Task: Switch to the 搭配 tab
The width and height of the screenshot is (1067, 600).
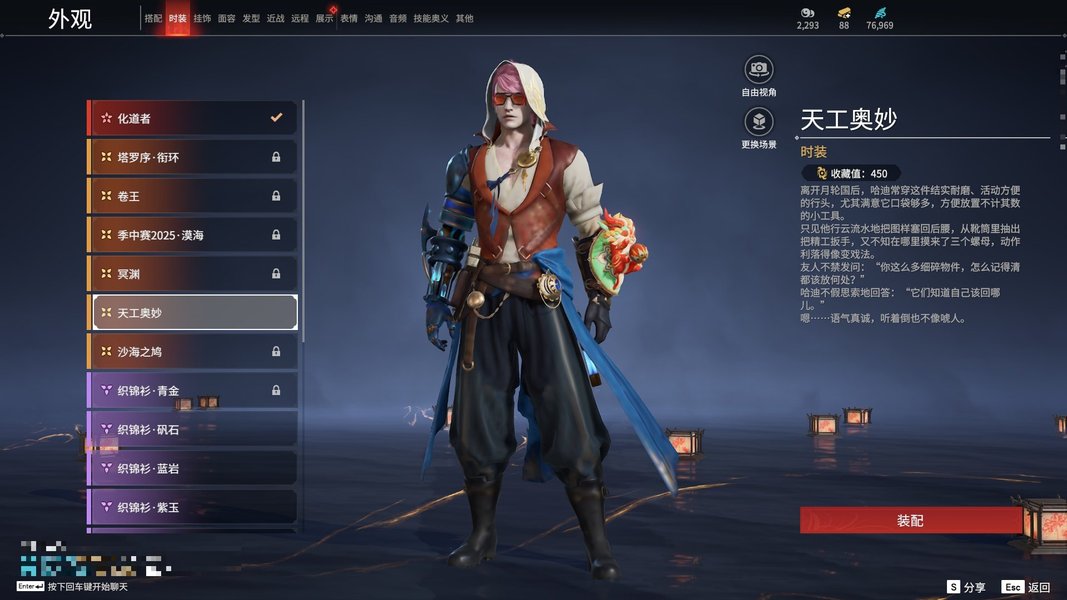Action: coord(153,19)
